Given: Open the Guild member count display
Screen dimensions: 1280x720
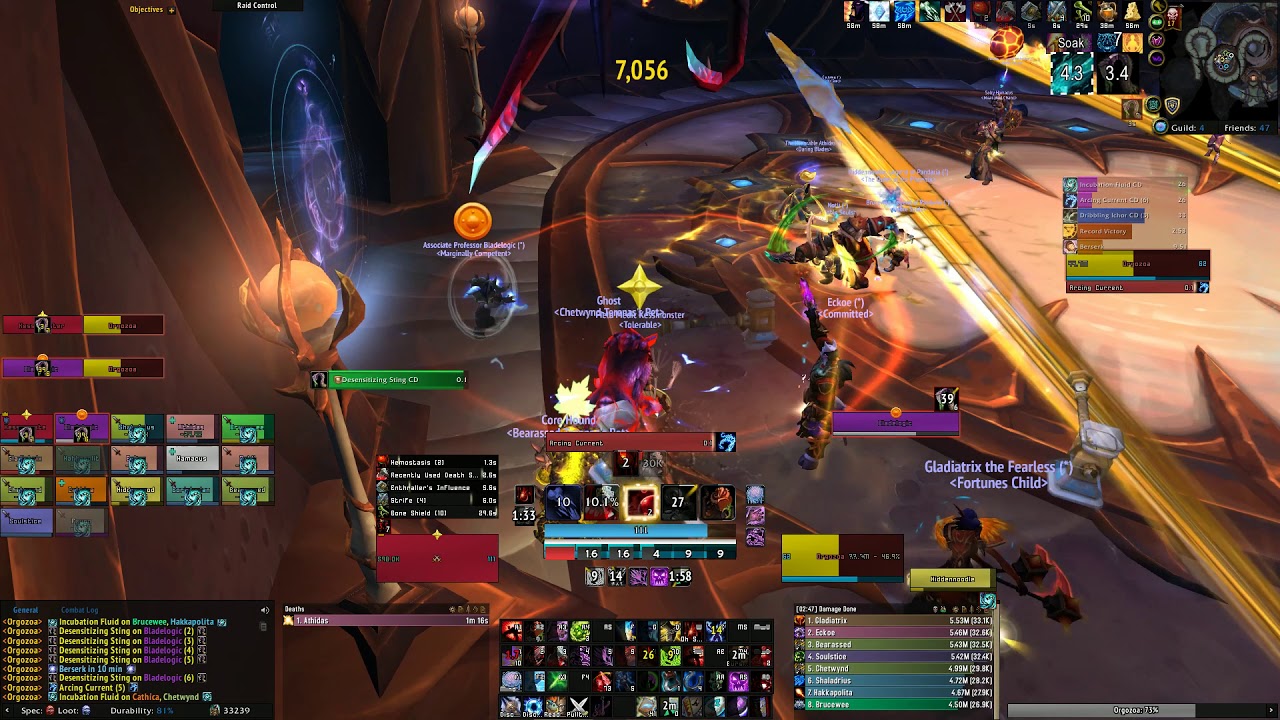Looking at the screenshot, I should [1180, 128].
